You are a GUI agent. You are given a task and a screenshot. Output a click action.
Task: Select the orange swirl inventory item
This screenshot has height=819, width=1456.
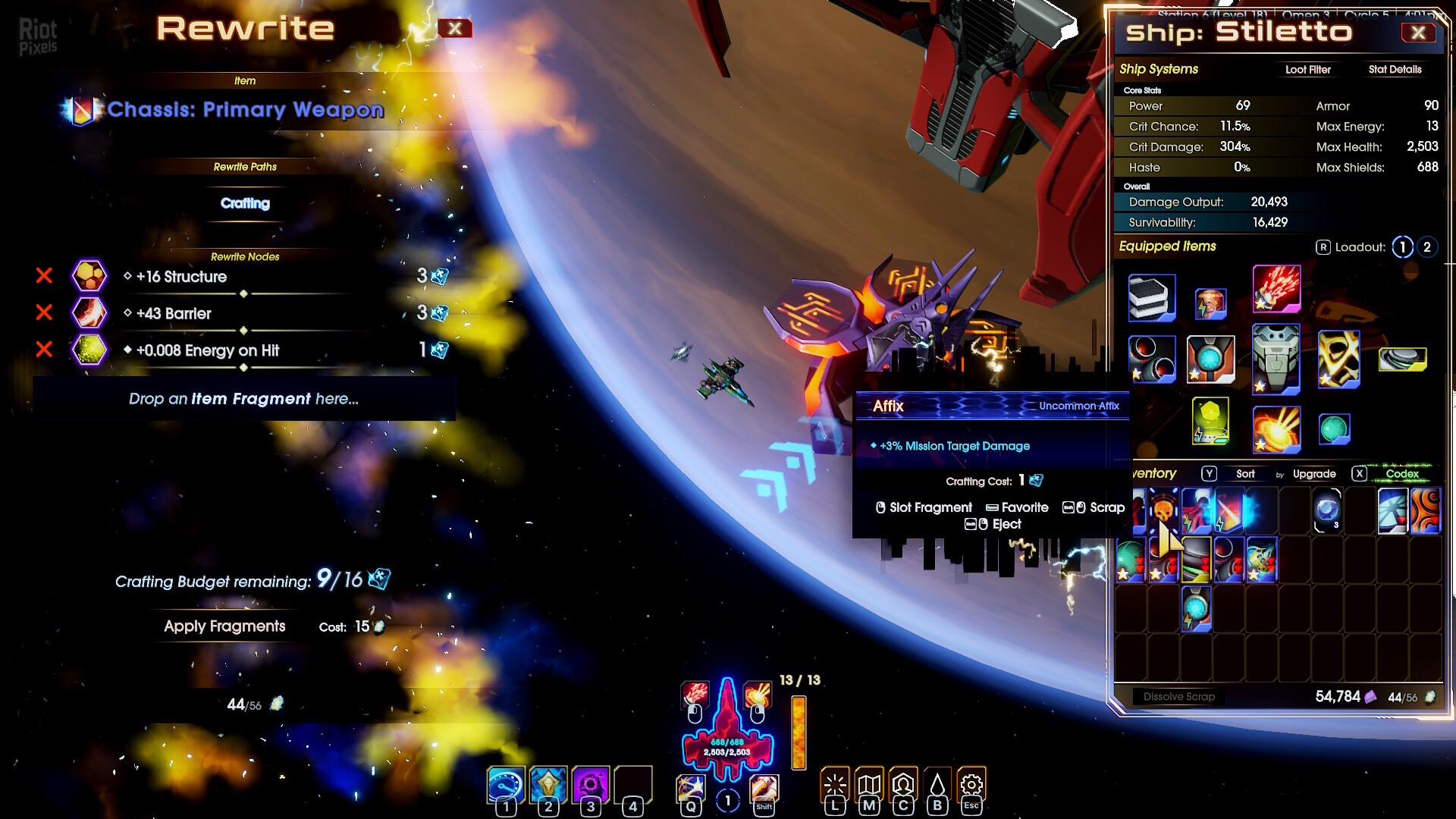(1425, 510)
